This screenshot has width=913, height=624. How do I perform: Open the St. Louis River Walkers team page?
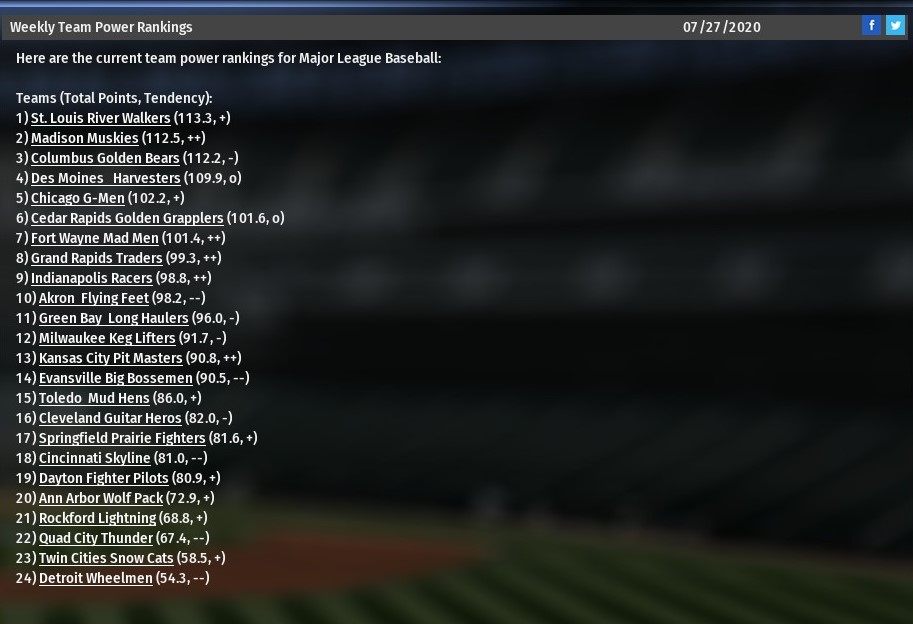[x=100, y=118]
